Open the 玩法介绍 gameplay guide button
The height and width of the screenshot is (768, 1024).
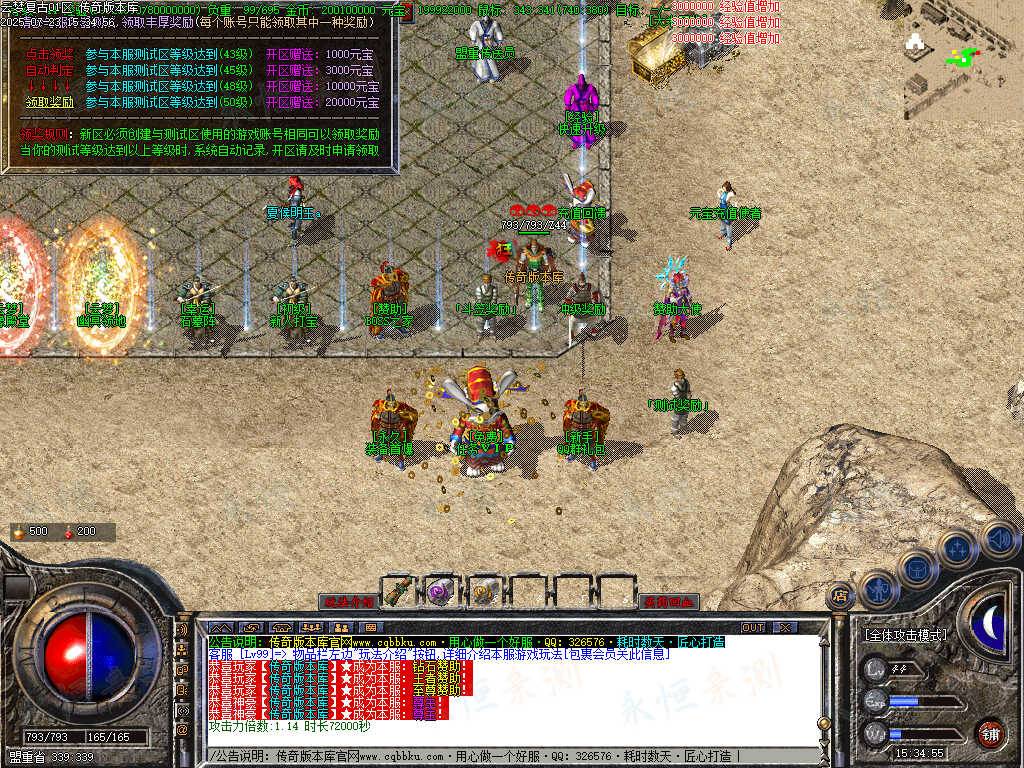pos(348,602)
